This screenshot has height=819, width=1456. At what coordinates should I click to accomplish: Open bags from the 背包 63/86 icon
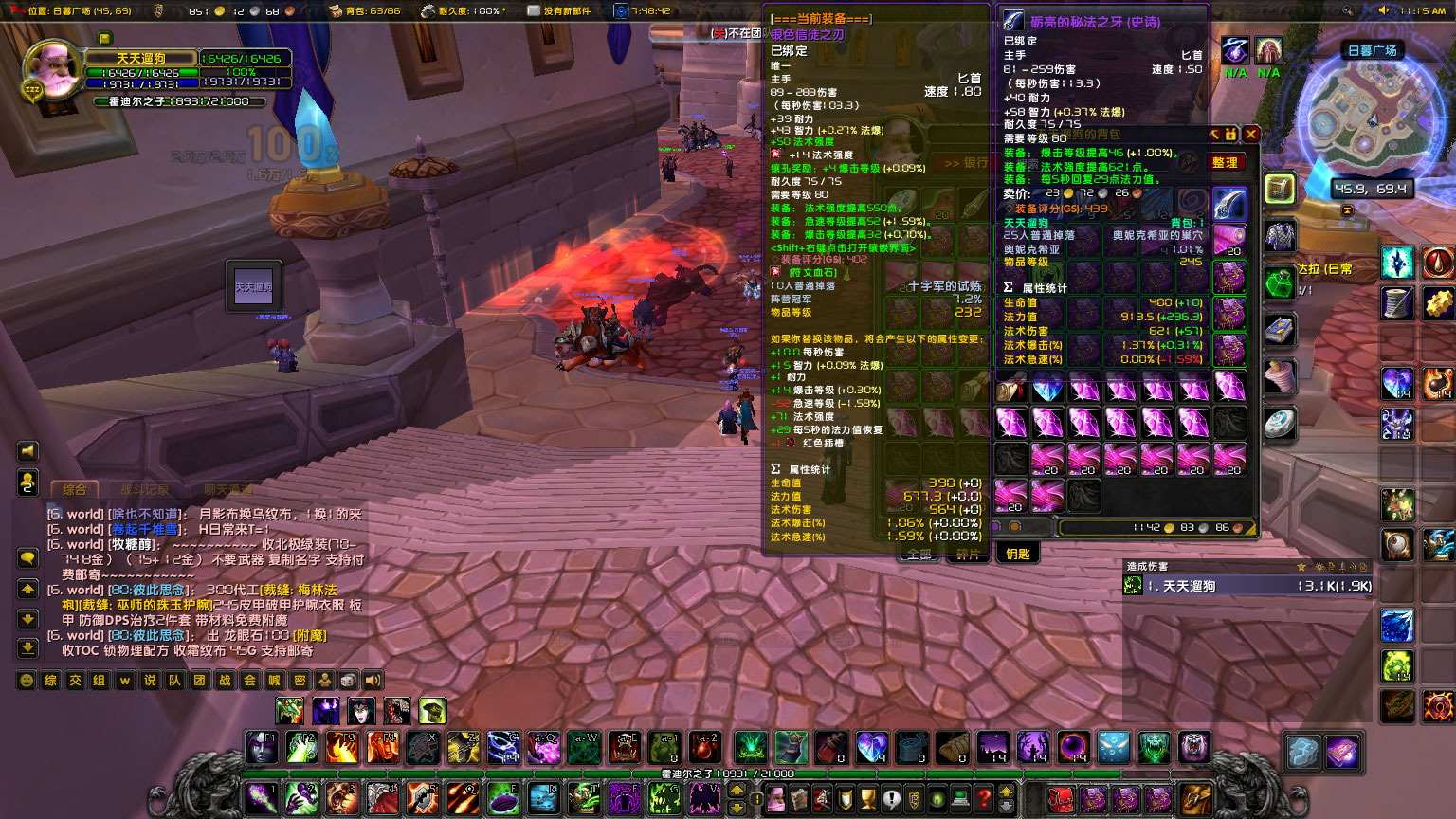coord(336,11)
